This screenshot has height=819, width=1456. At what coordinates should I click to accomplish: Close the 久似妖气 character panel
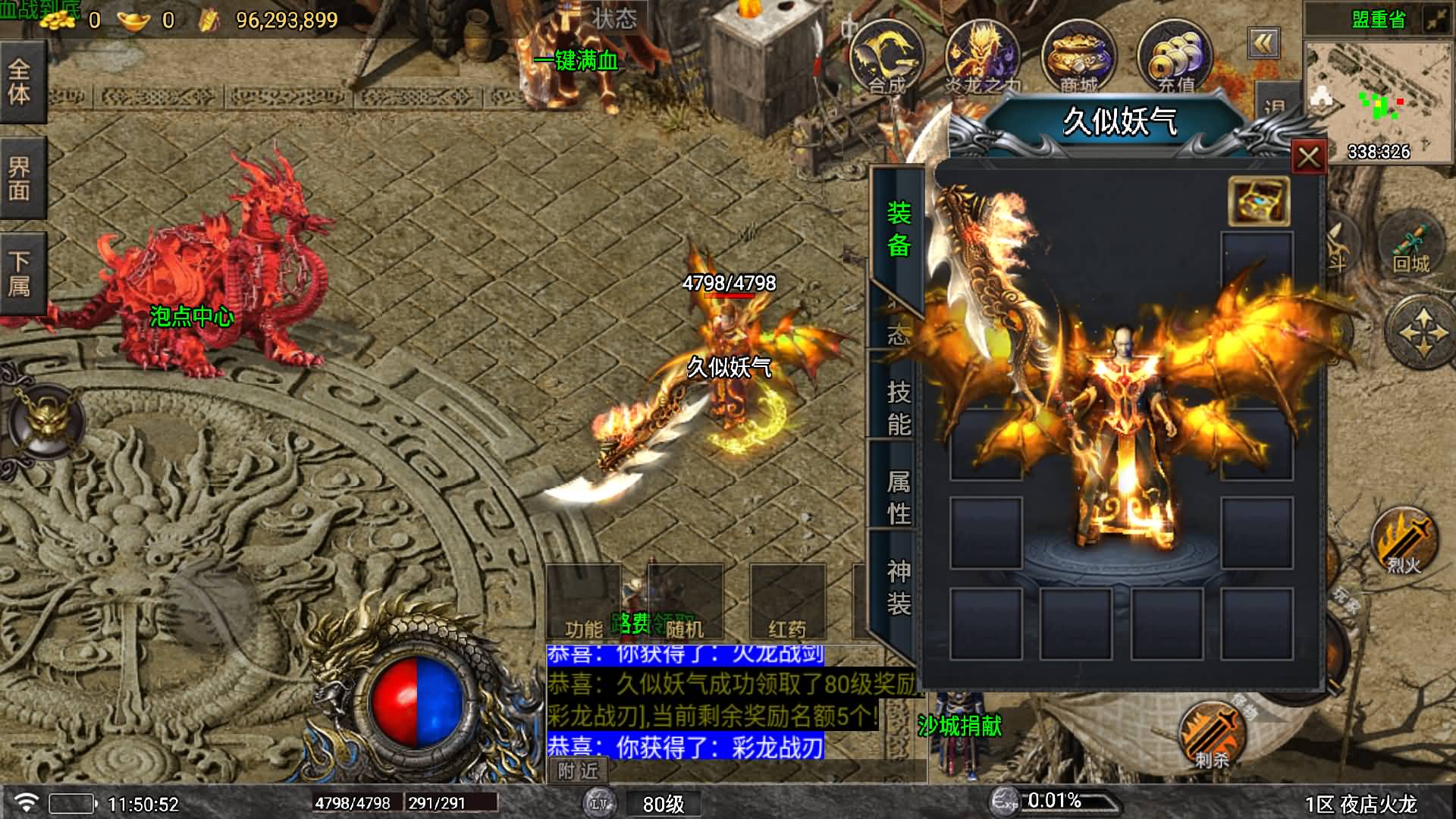(x=1309, y=158)
